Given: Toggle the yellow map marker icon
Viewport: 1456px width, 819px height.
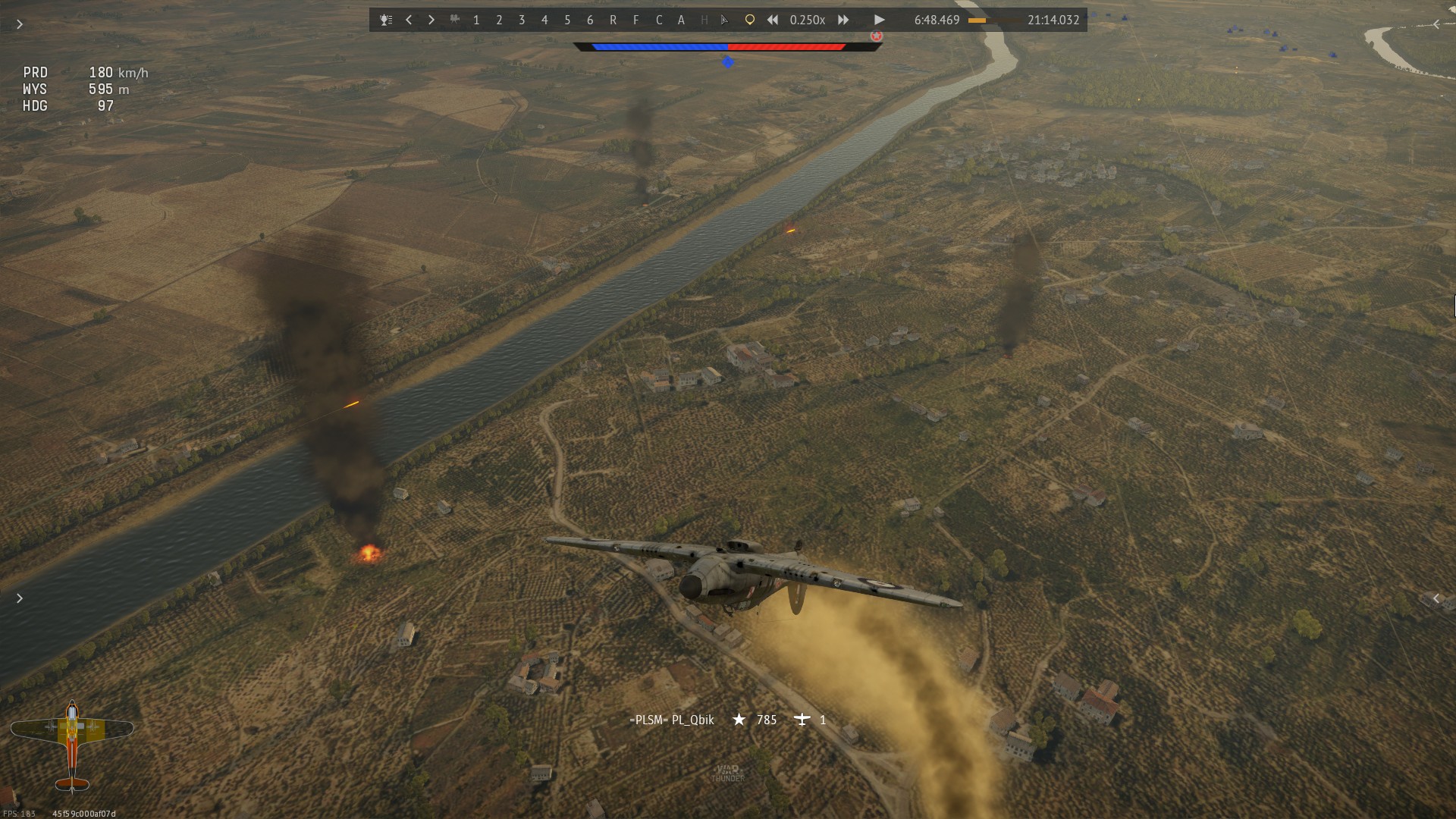Looking at the screenshot, I should coord(749,20).
